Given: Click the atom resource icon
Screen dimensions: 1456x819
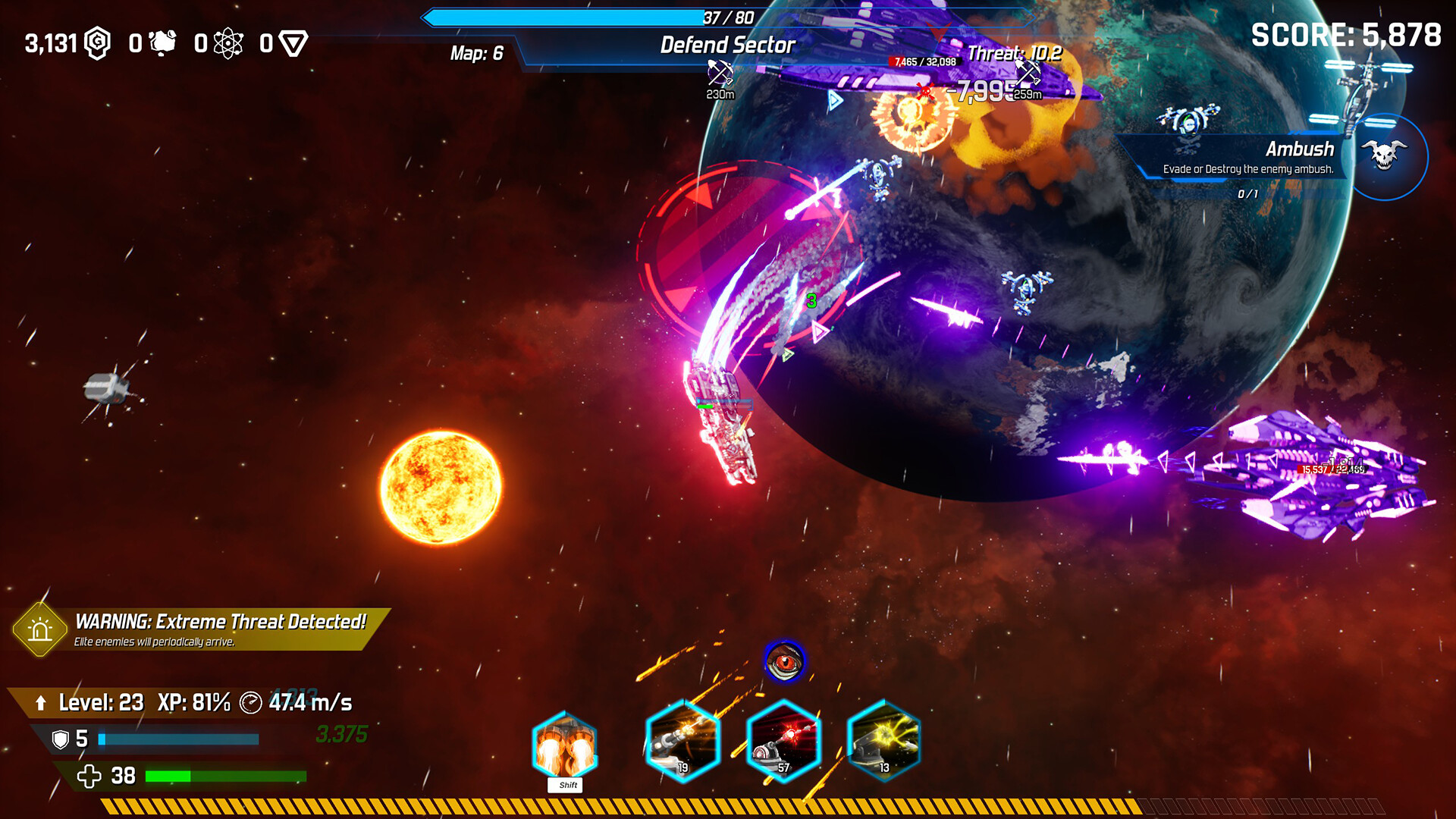Looking at the screenshot, I should [x=228, y=43].
